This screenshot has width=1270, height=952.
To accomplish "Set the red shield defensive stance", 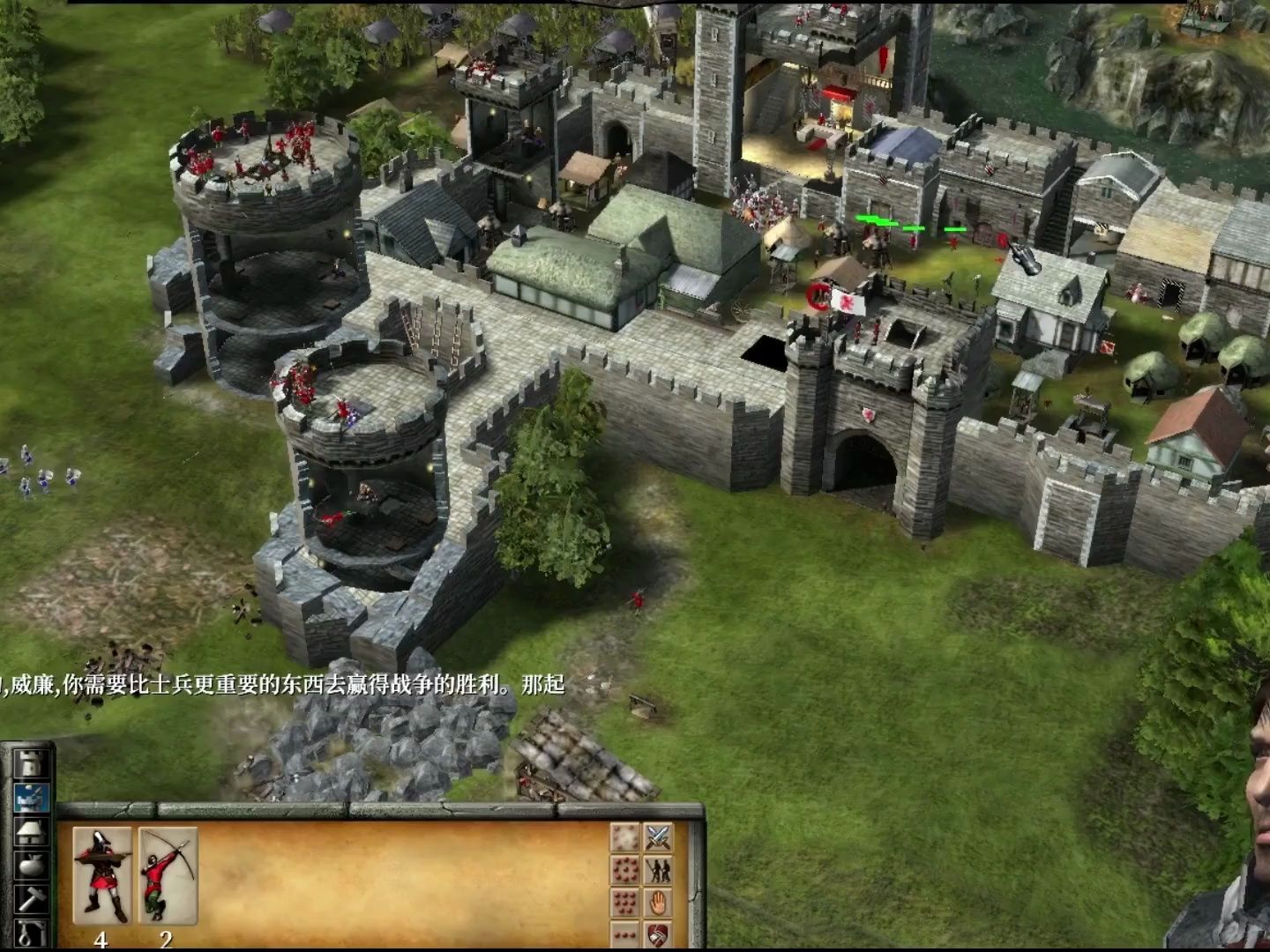I will click(x=658, y=934).
